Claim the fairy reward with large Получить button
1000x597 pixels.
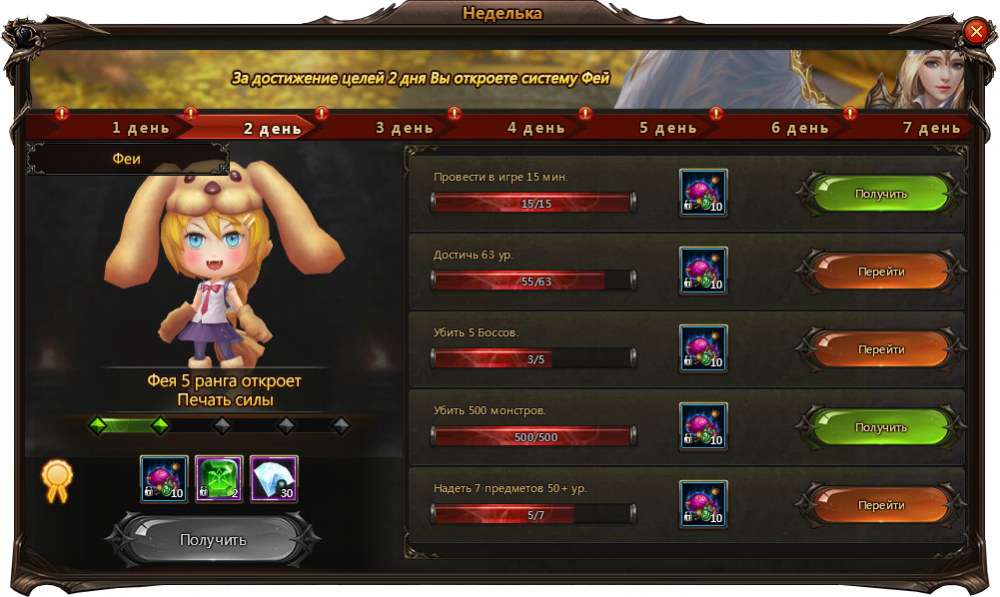(x=213, y=540)
